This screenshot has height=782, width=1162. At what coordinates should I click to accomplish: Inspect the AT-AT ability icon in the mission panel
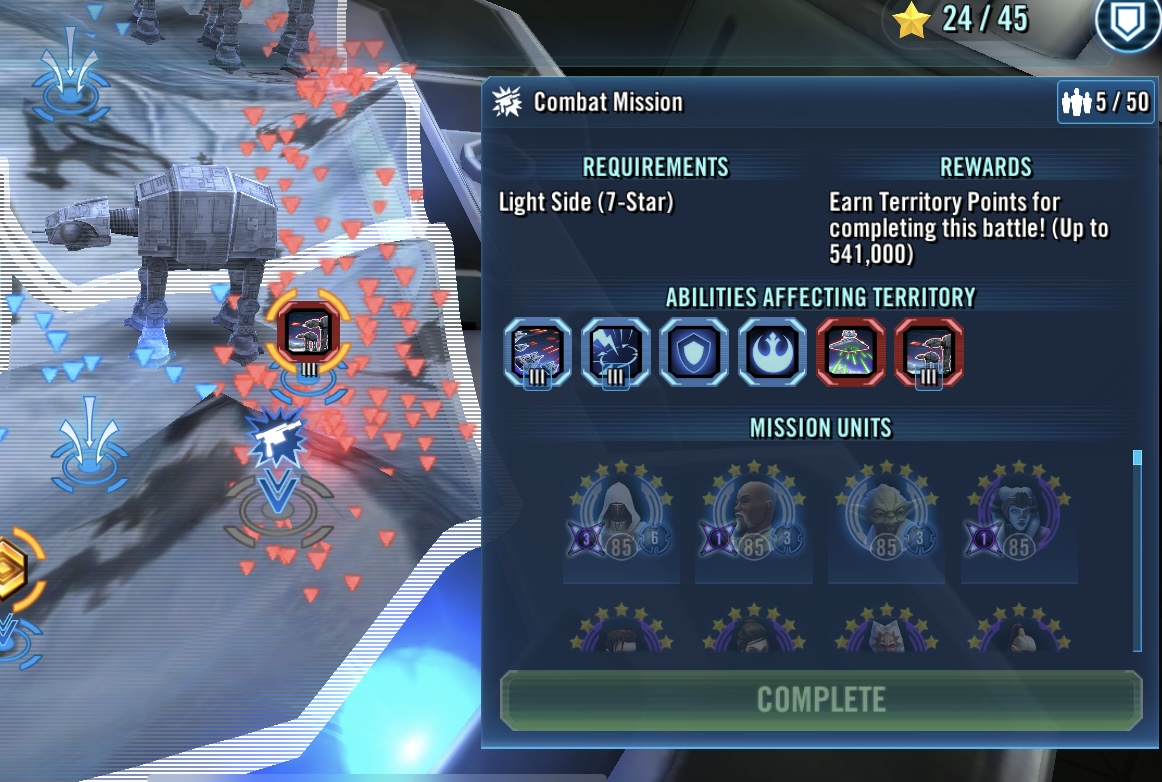click(x=929, y=352)
